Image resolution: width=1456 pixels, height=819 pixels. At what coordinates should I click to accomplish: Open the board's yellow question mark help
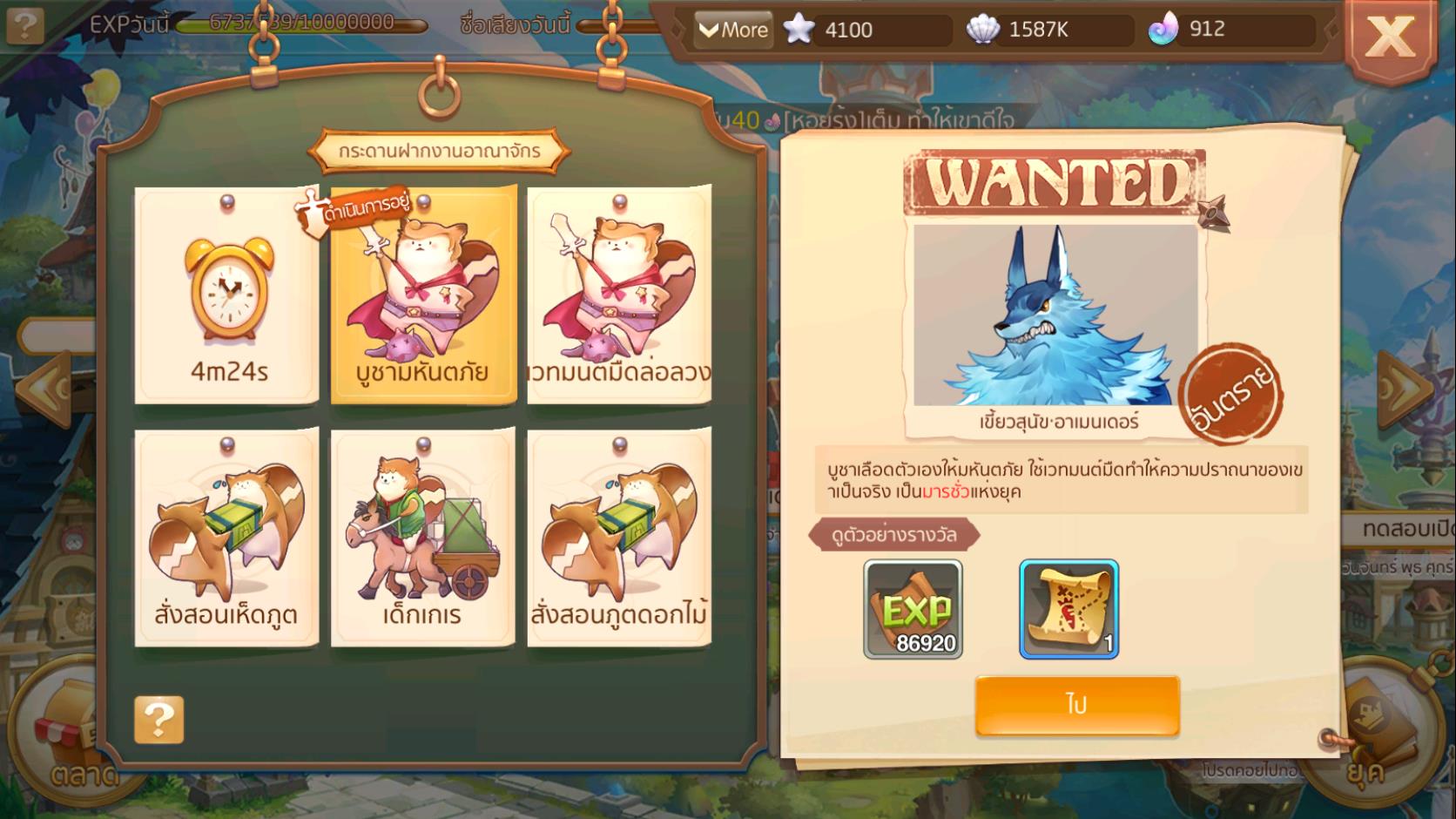159,720
